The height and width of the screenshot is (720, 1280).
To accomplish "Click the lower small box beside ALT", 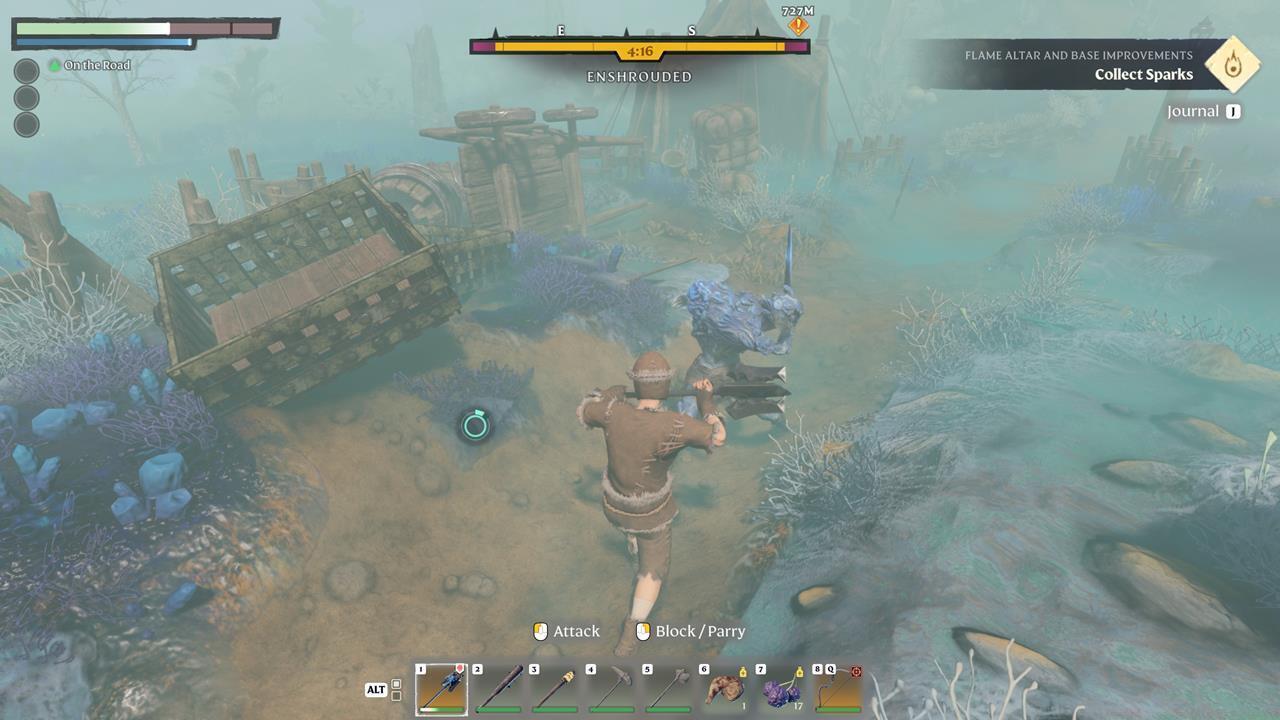I will [396, 696].
